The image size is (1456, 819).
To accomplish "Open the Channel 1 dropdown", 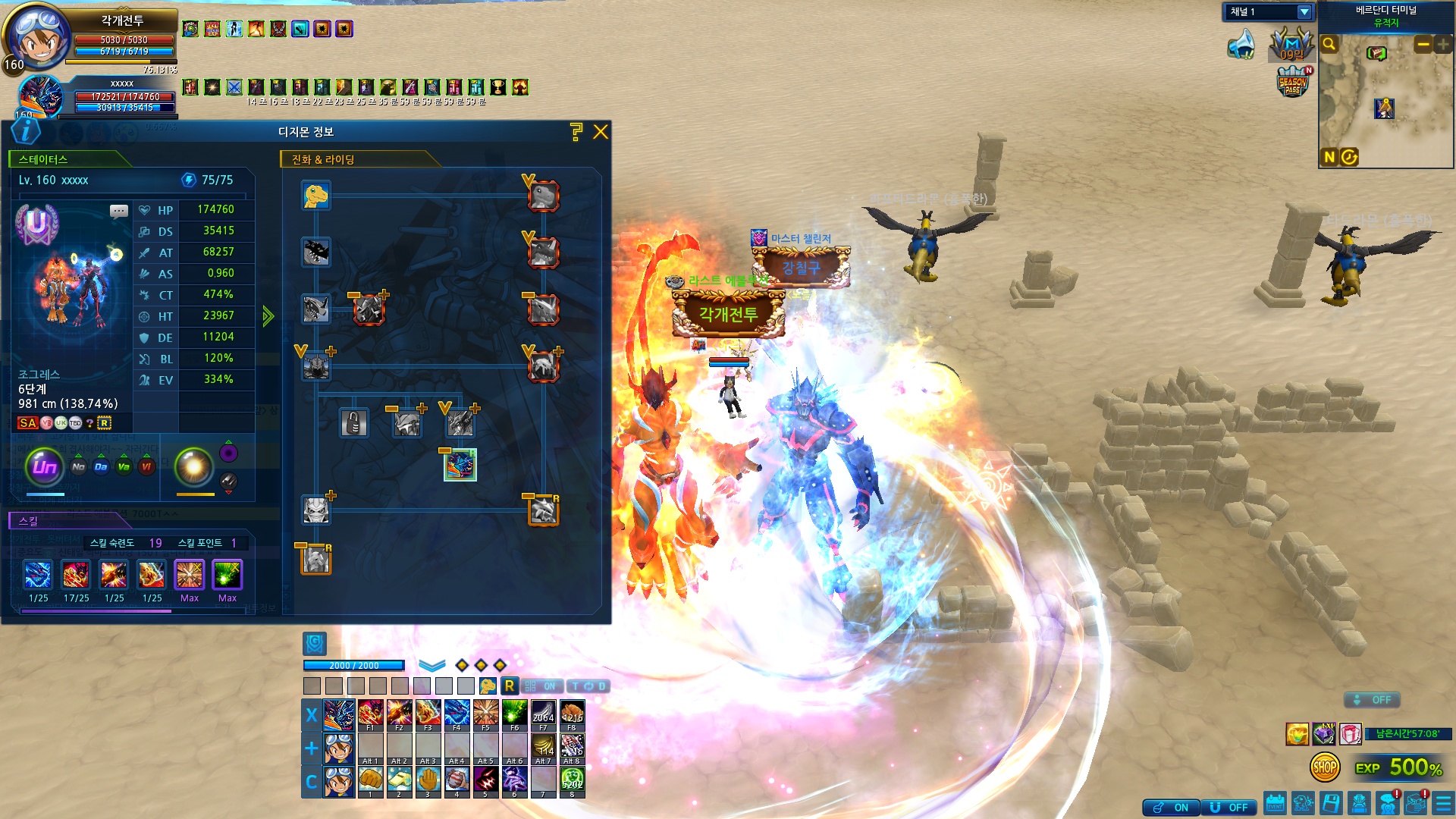I will pos(1304,12).
